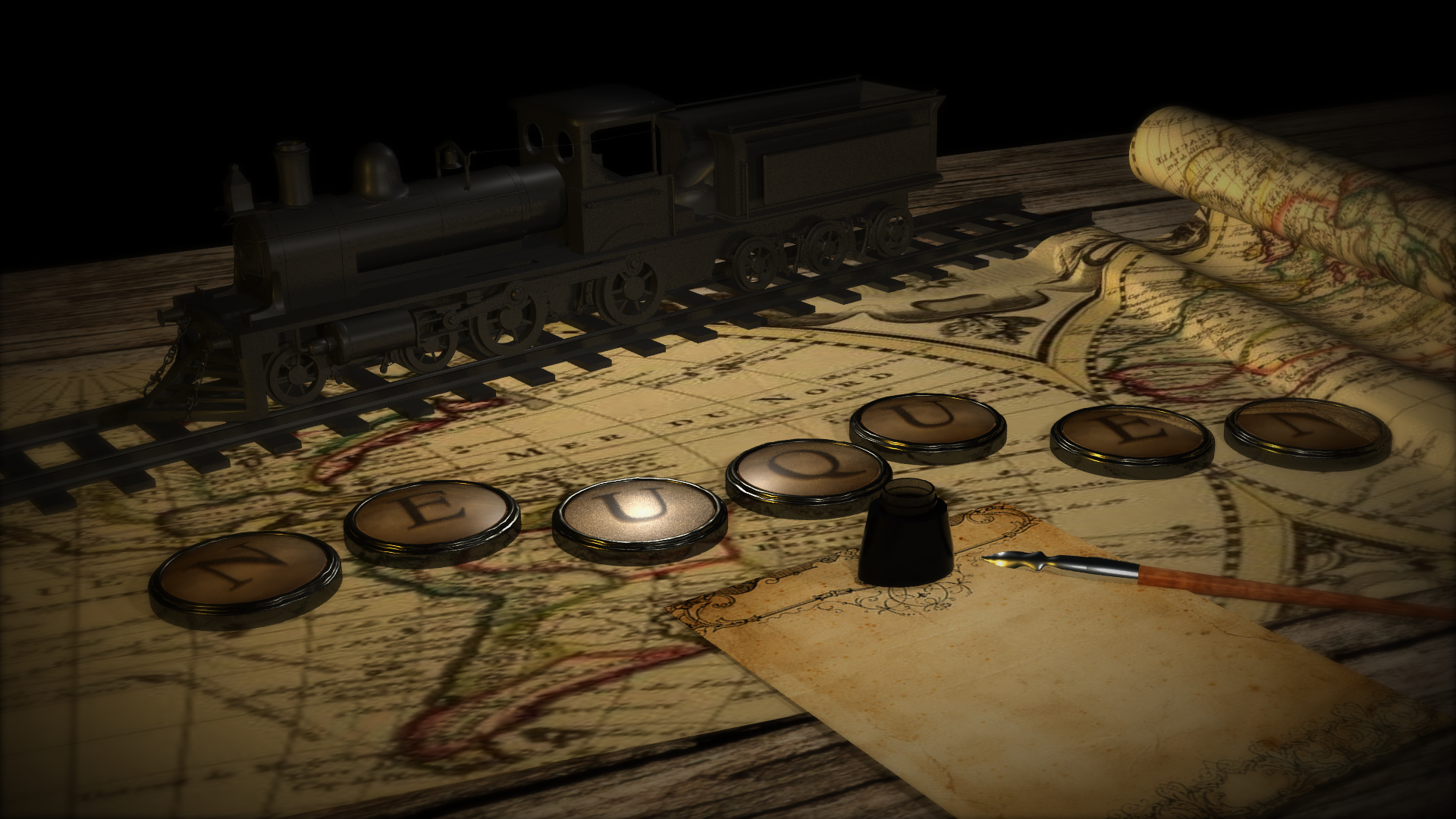
Task: Pick the E key beside the T key
Action: click(1131, 438)
